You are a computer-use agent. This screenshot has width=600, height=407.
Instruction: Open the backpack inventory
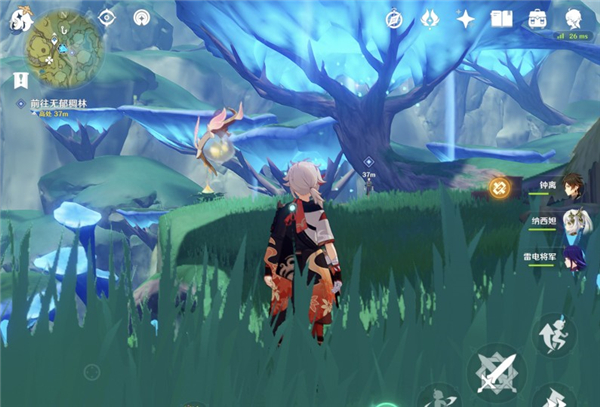point(537,18)
